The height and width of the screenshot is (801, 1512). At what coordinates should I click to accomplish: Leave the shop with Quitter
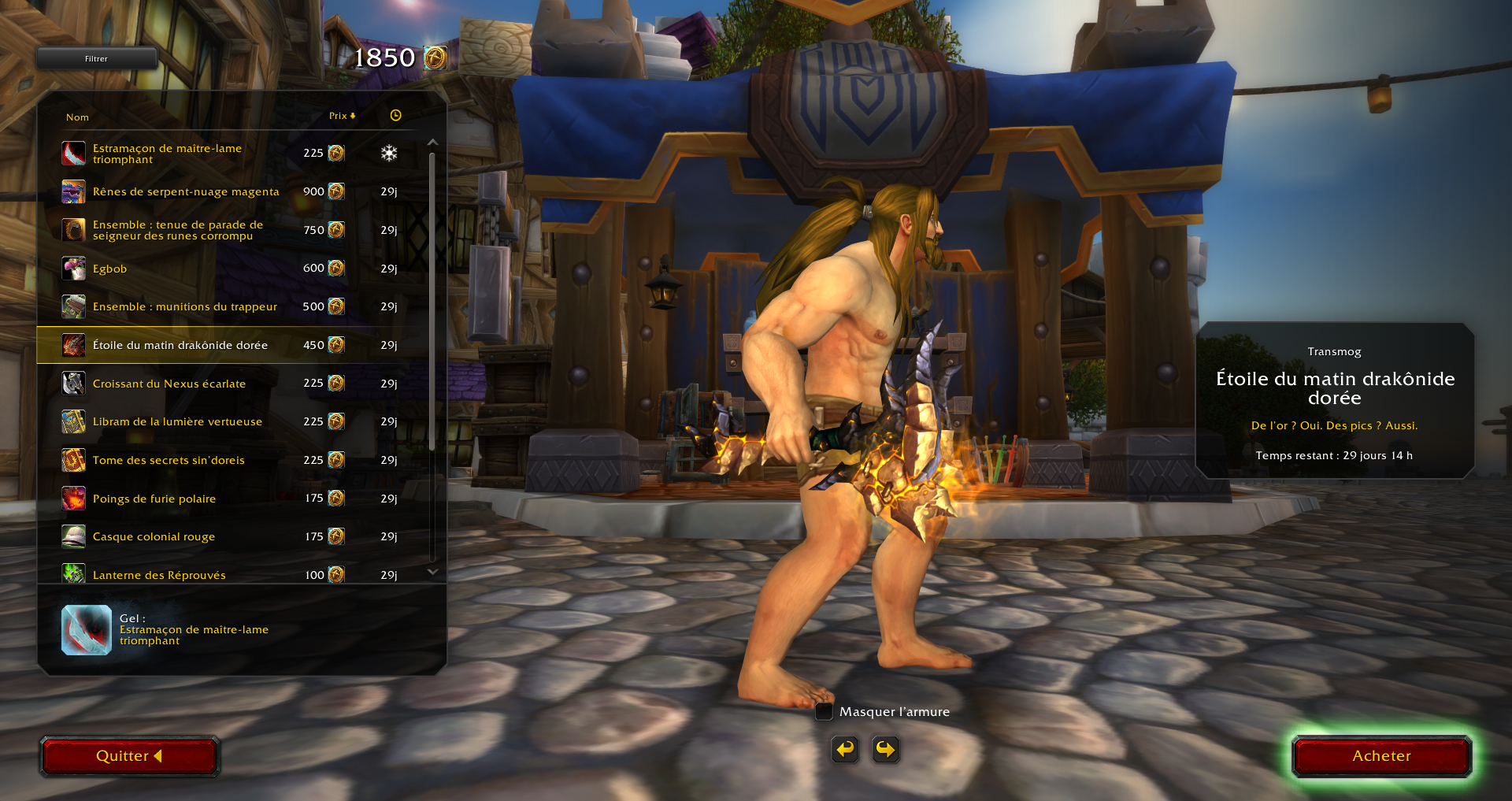coord(129,756)
